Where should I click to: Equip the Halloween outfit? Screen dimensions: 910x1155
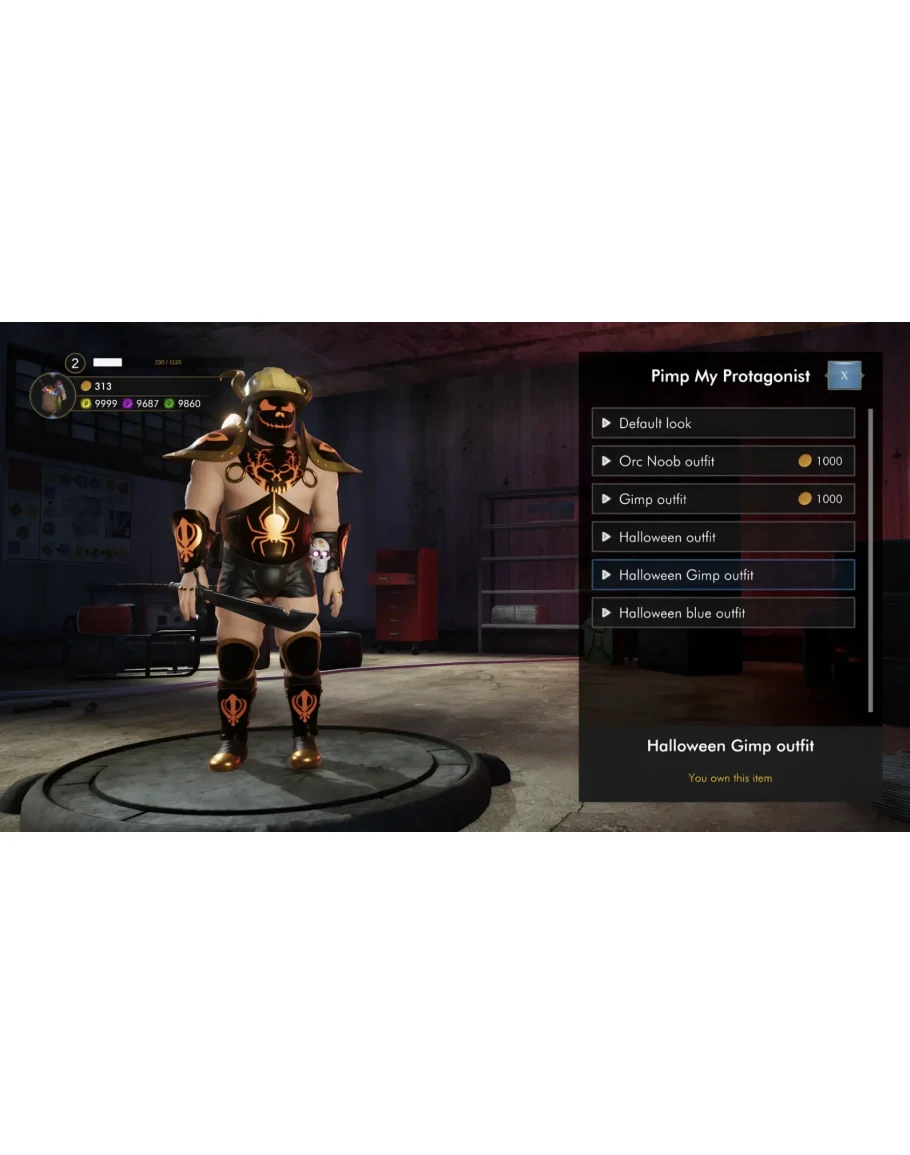coord(723,537)
